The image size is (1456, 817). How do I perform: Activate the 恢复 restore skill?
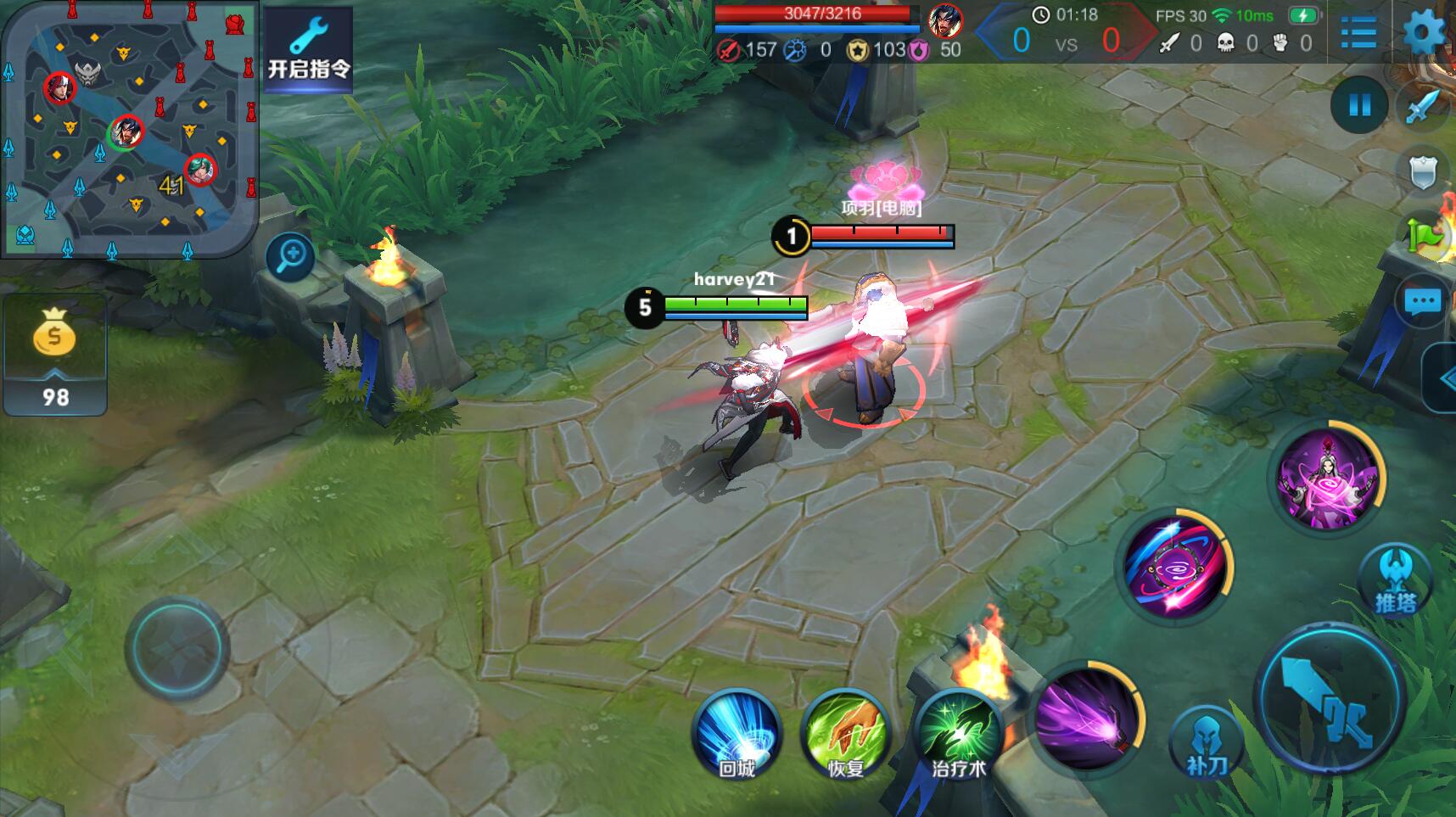pyautogui.click(x=845, y=733)
